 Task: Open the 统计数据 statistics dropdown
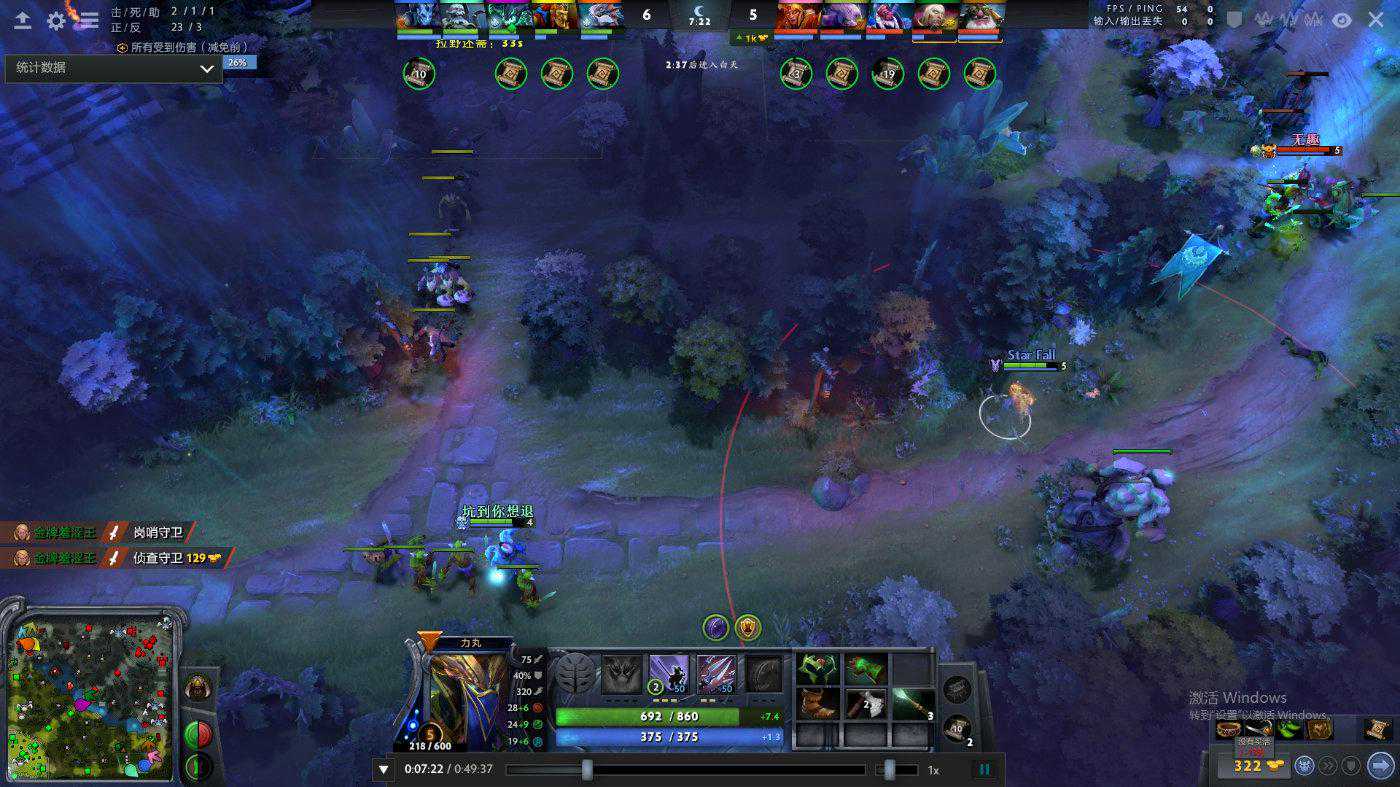pyautogui.click(x=112, y=68)
